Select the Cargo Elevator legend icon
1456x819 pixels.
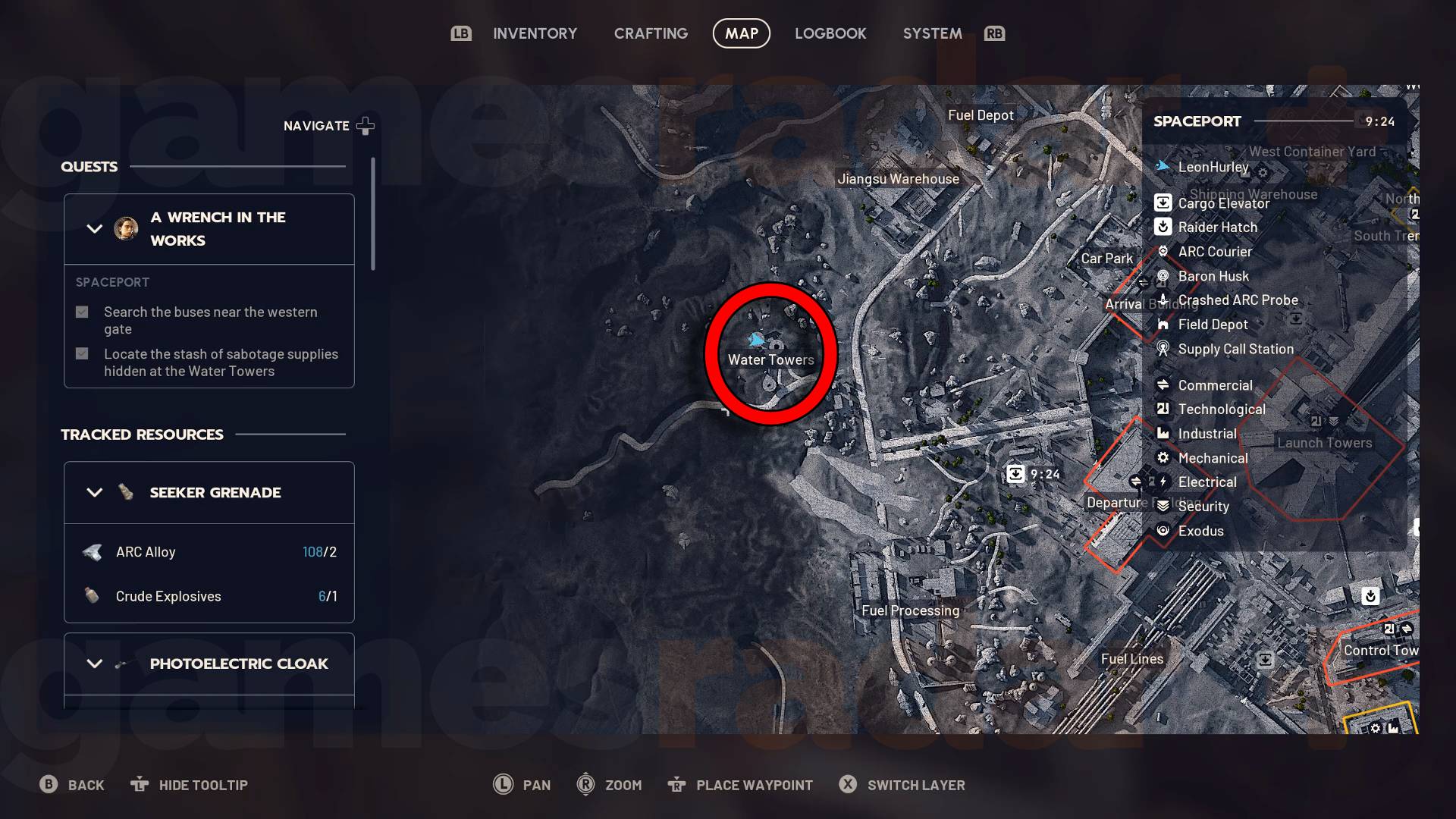[x=1163, y=202]
